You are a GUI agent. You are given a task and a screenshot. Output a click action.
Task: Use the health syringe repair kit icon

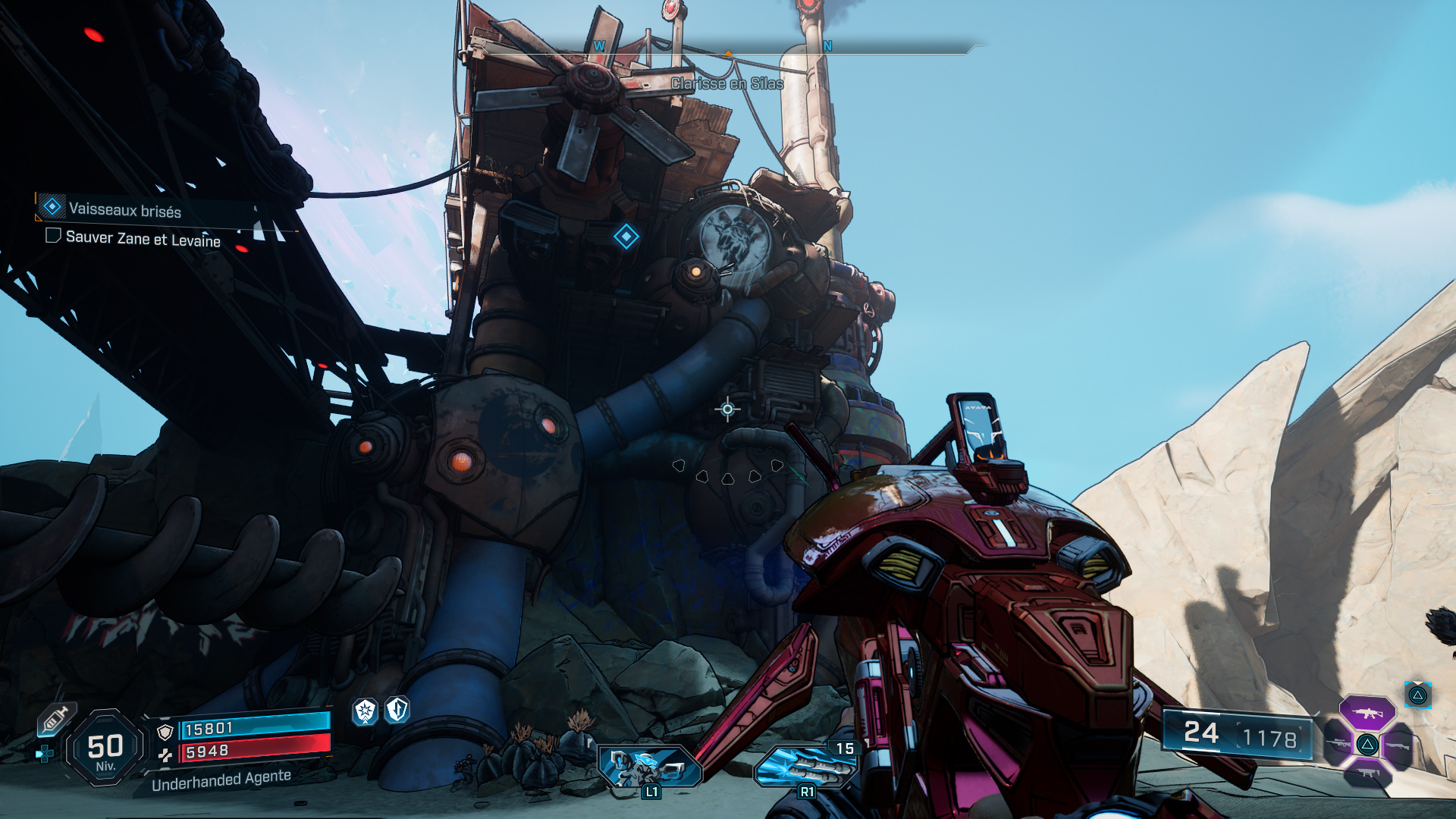pyautogui.click(x=55, y=719)
